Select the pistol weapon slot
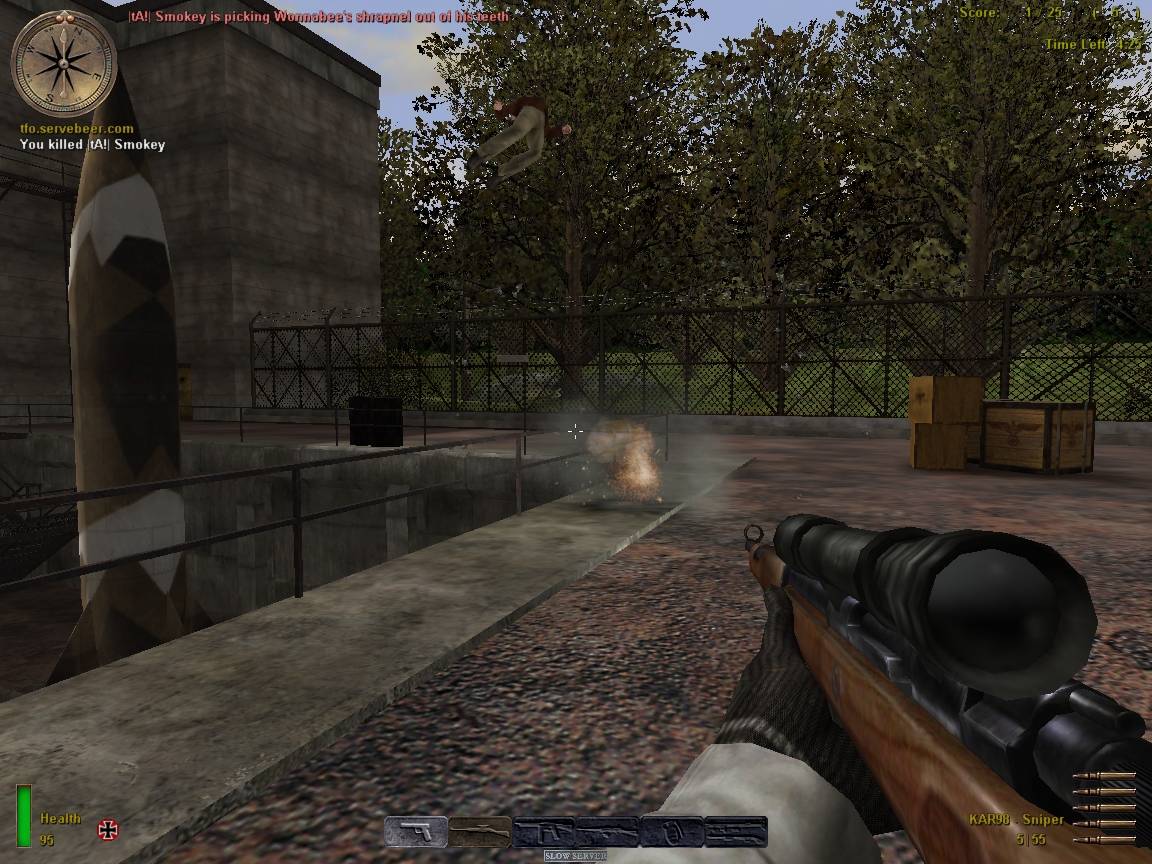The height and width of the screenshot is (864, 1152). [x=416, y=832]
